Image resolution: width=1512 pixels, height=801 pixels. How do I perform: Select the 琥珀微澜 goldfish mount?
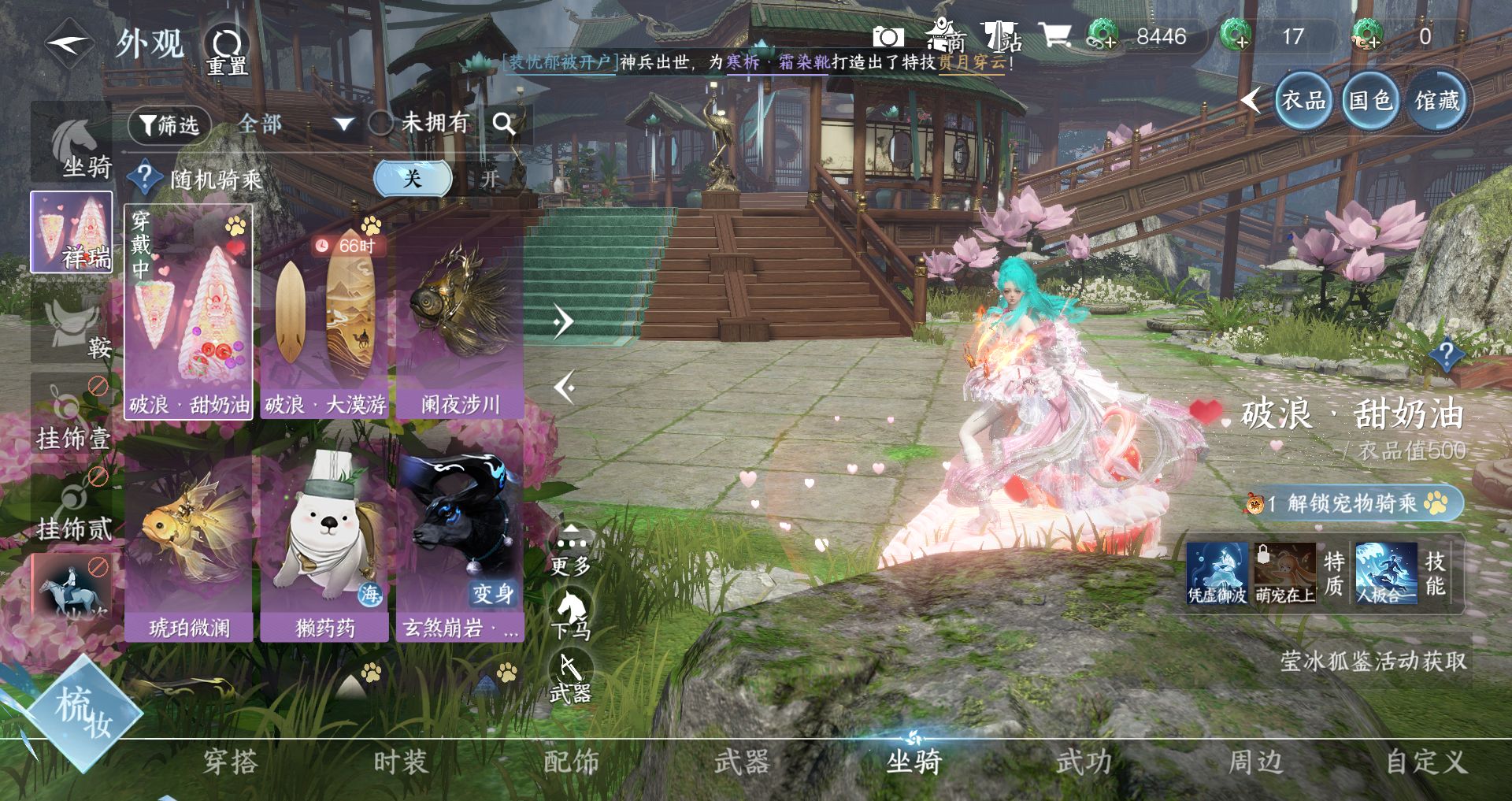click(x=189, y=543)
